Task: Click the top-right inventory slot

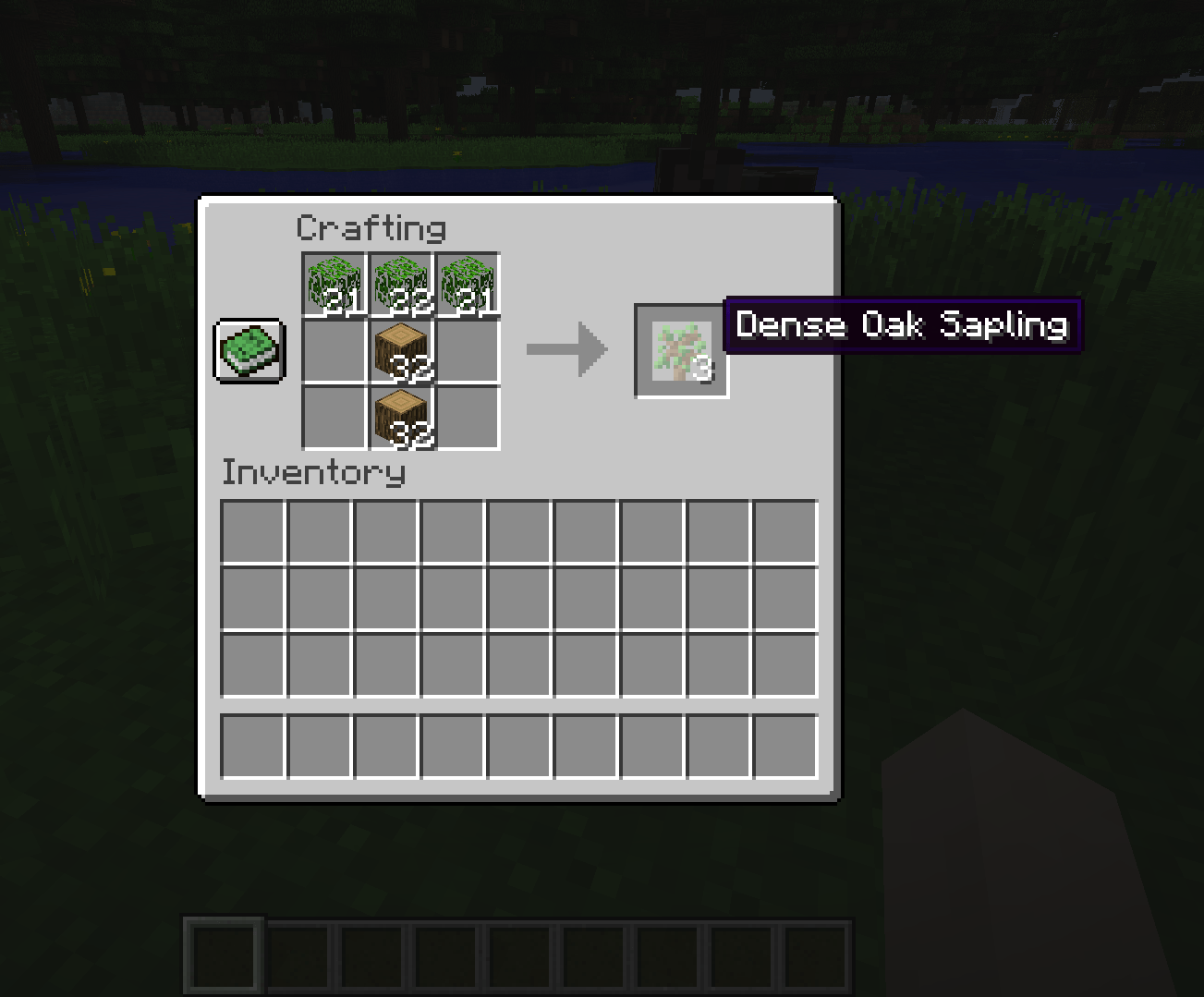Action: 784,529
